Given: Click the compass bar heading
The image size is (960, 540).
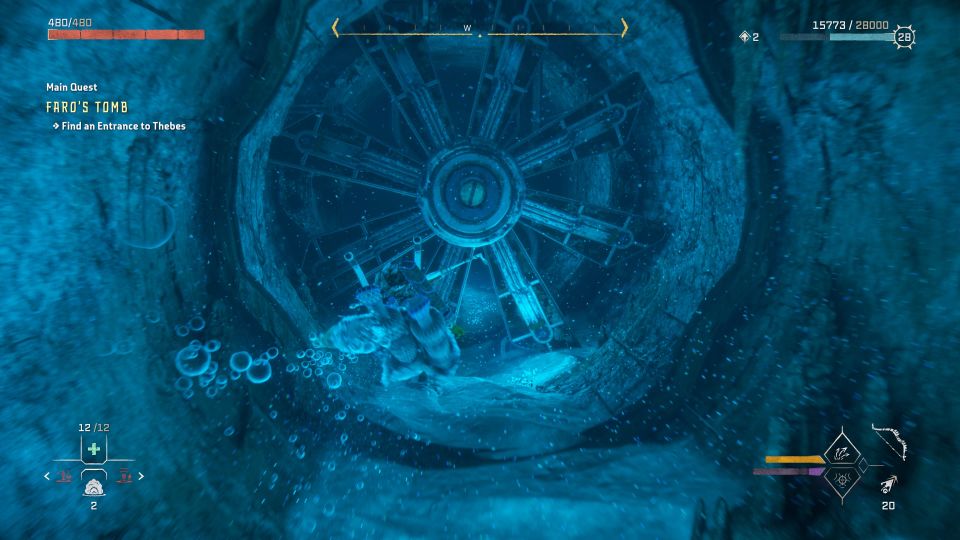Looking at the screenshot, I should tap(479, 28).
